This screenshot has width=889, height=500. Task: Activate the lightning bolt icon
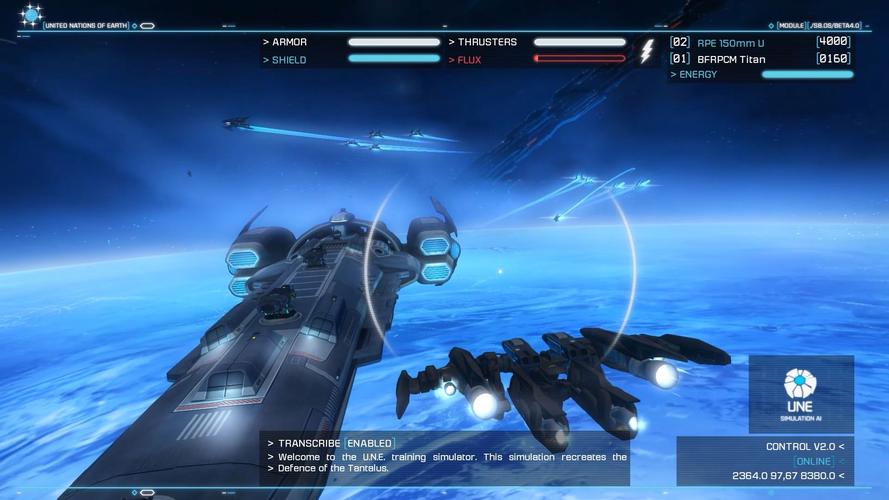tap(647, 51)
